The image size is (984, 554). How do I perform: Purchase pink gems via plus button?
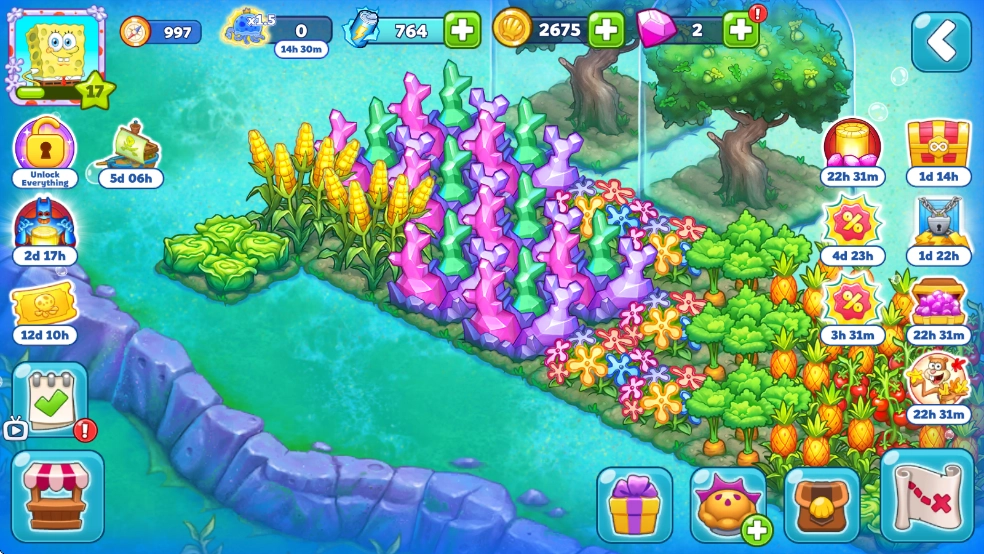pyautogui.click(x=740, y=30)
